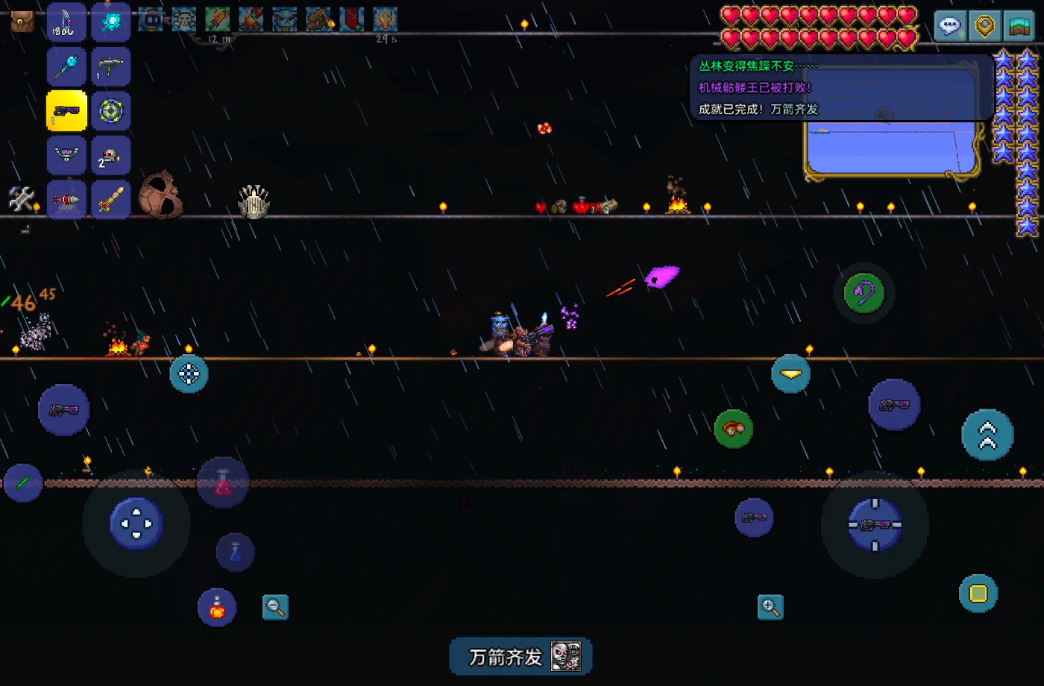Open the landscape world map button
The width and height of the screenshot is (1044, 686).
pyautogui.click(x=1019, y=25)
